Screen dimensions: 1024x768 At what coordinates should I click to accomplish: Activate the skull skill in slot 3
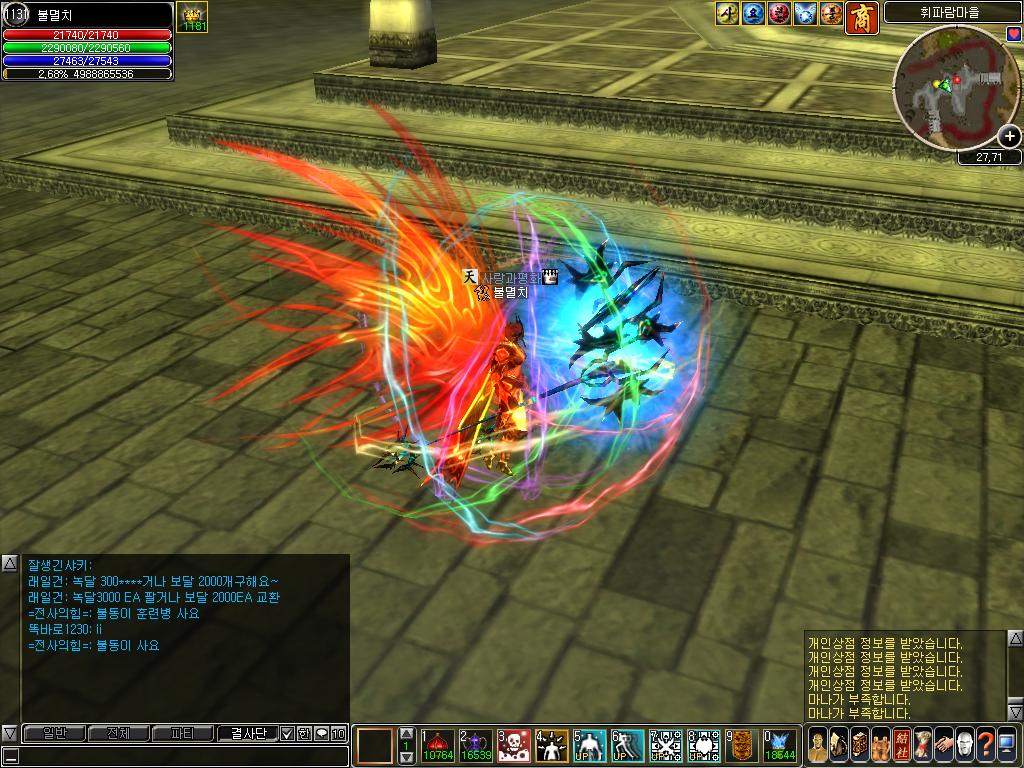[x=513, y=746]
